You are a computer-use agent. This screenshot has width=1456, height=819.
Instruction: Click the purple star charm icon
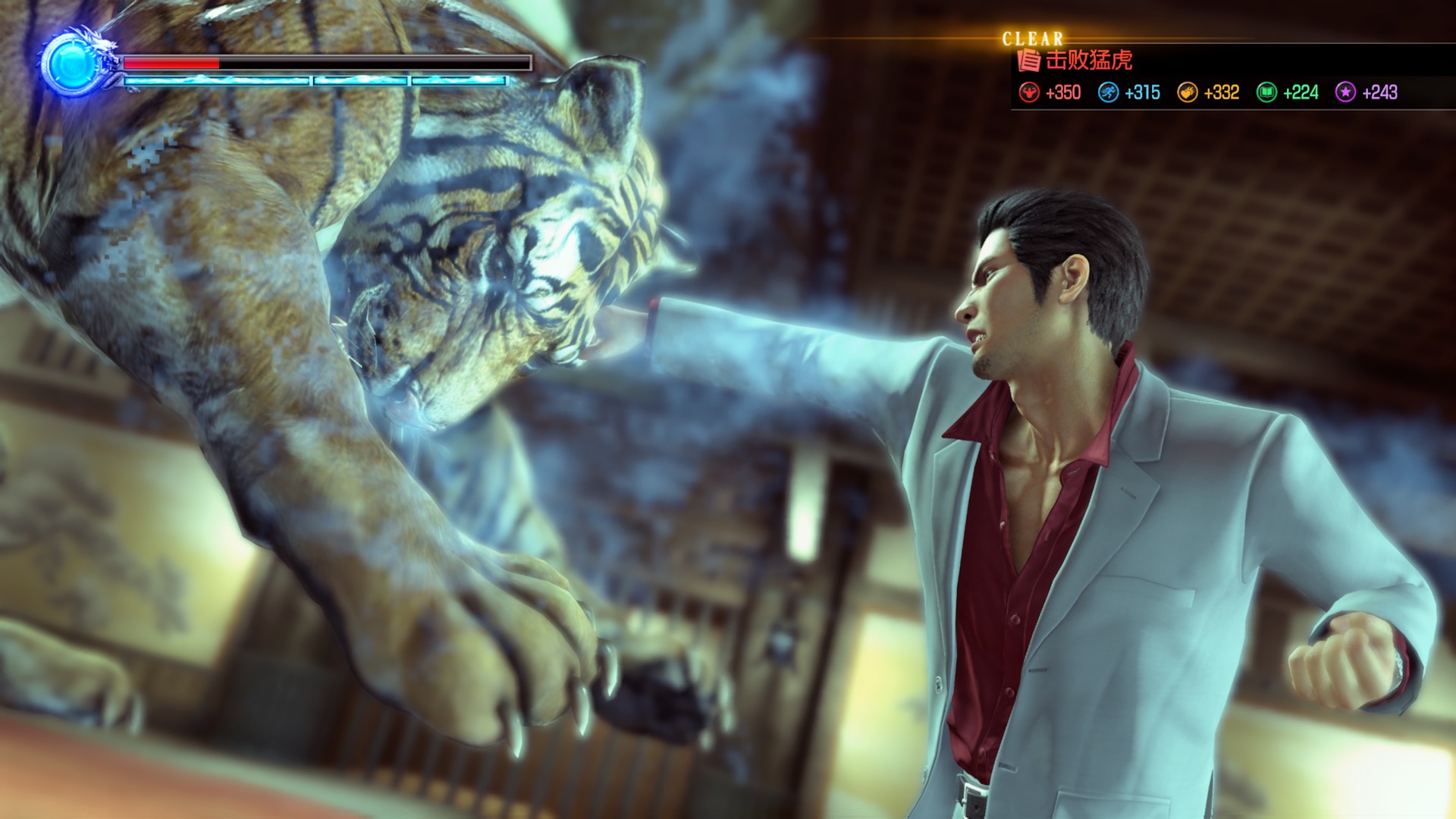click(x=1345, y=93)
